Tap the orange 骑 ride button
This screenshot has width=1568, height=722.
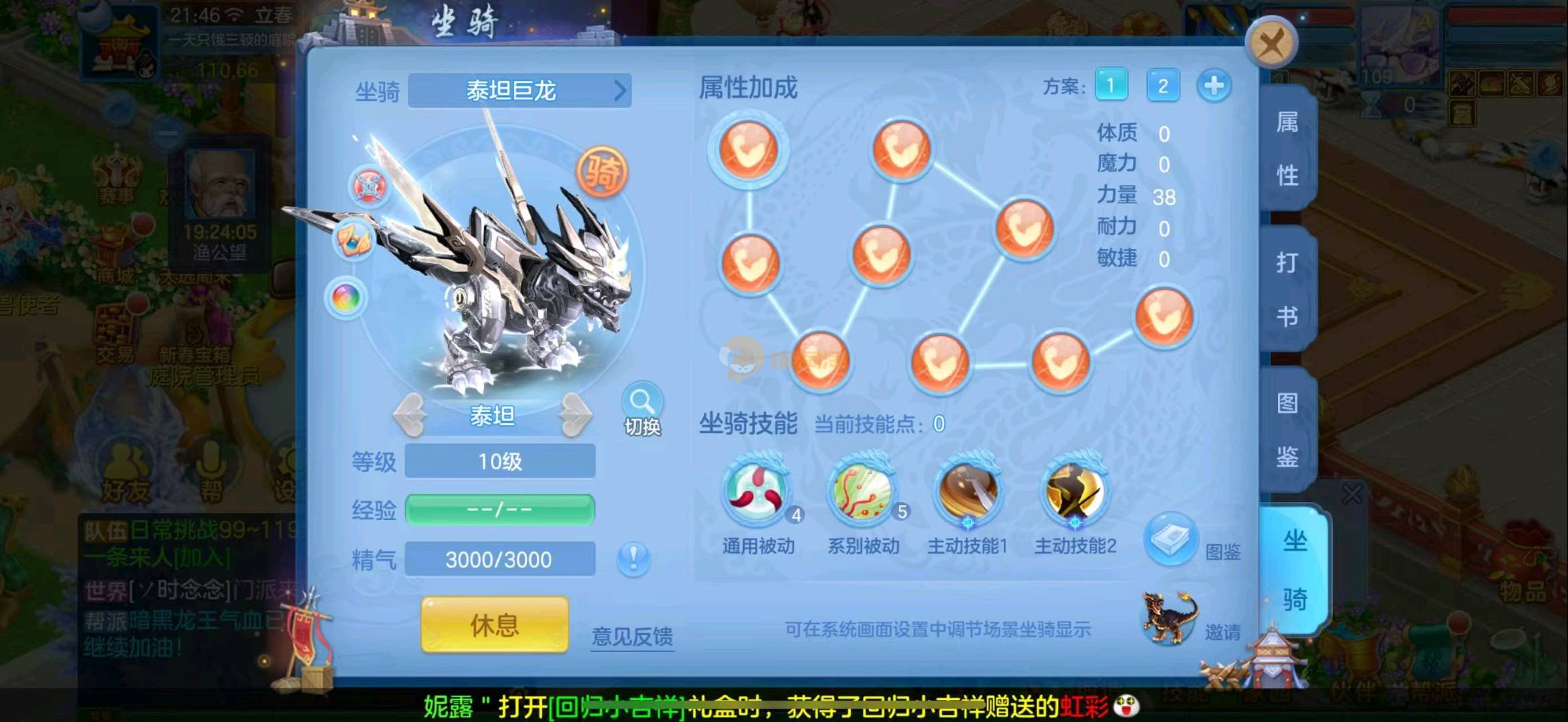[602, 172]
